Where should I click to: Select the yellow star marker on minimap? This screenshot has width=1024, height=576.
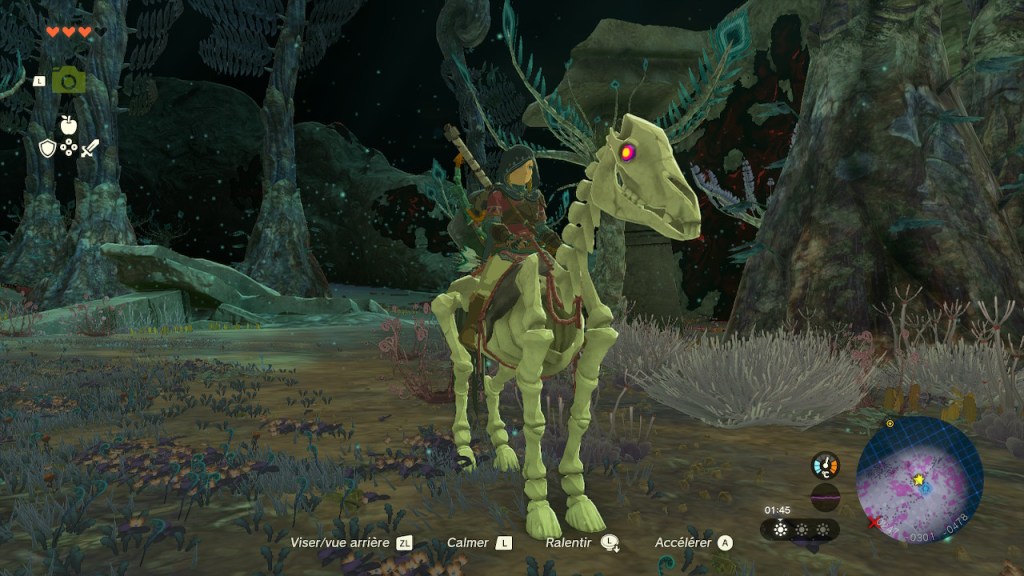click(918, 480)
